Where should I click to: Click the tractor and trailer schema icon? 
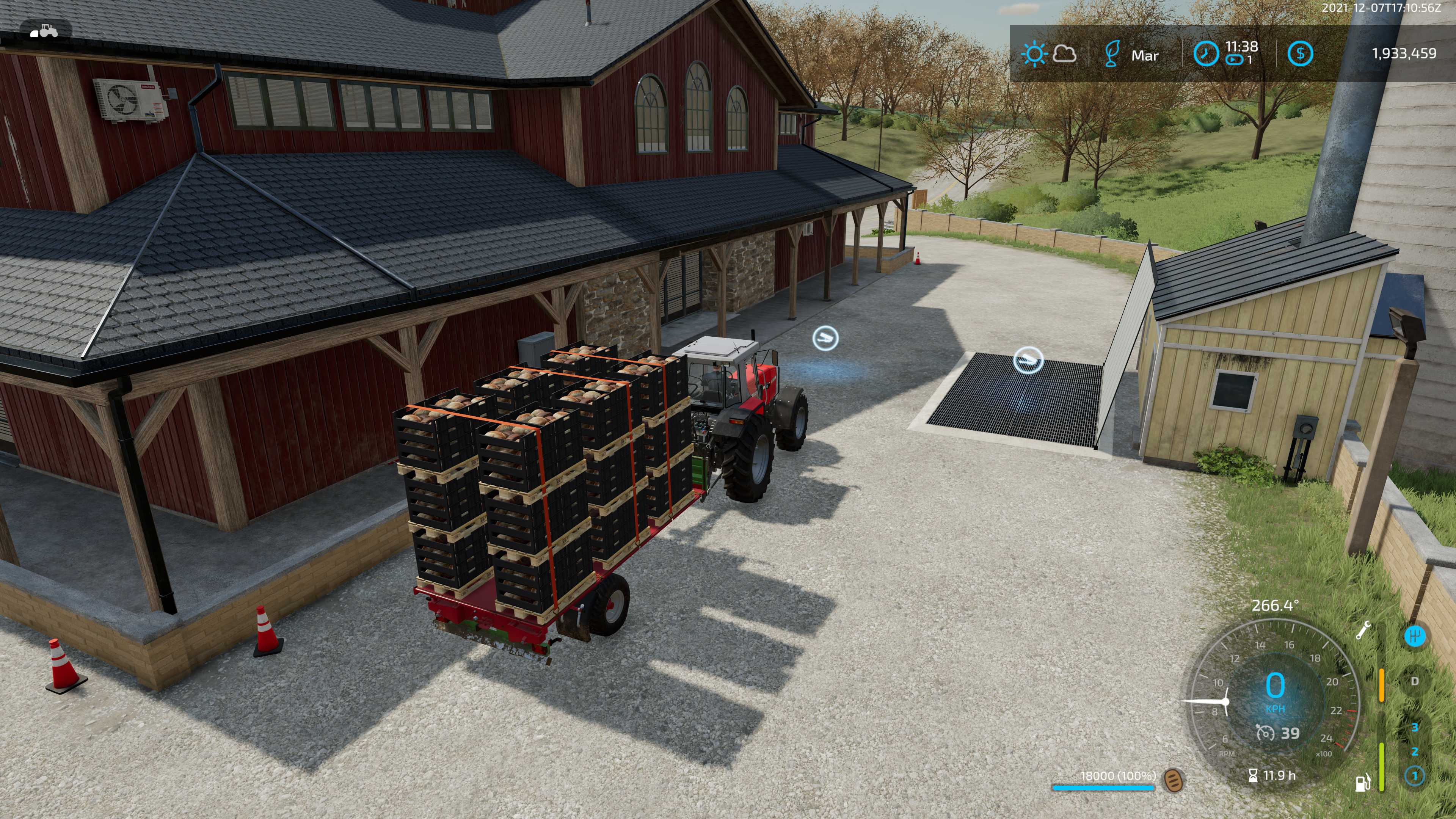pyautogui.click(x=45, y=30)
